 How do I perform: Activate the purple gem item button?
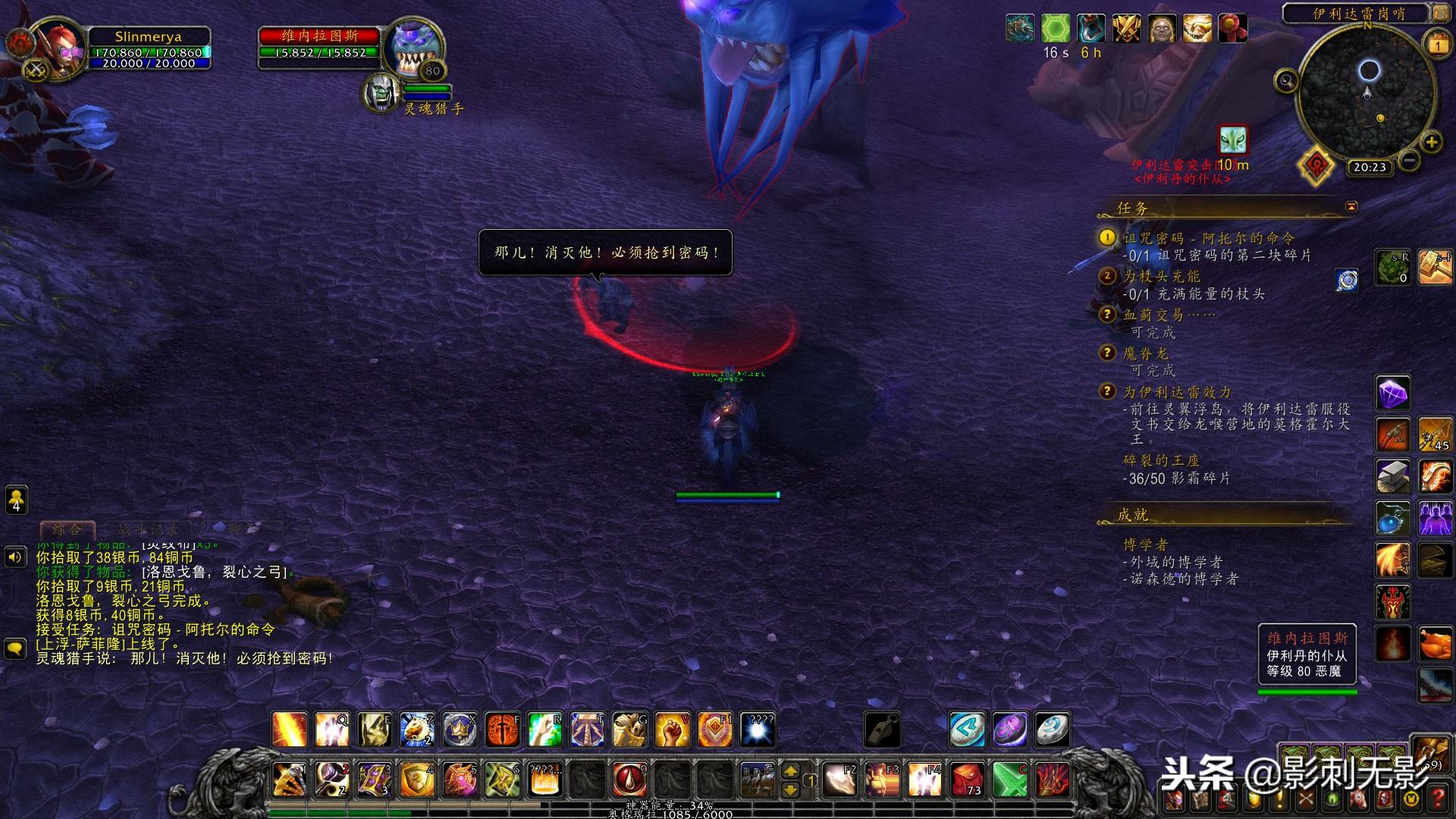1392,394
